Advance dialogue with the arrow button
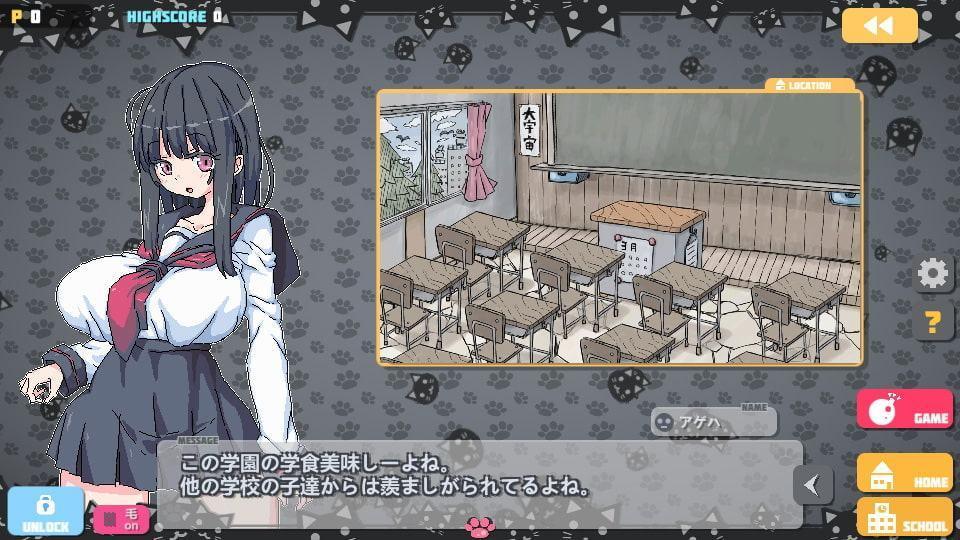 [813, 485]
